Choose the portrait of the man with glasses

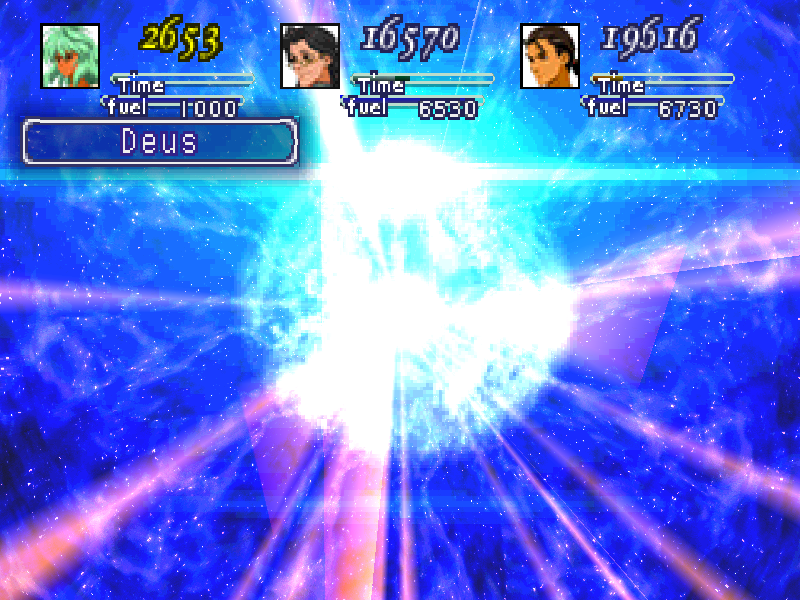pyautogui.click(x=309, y=55)
